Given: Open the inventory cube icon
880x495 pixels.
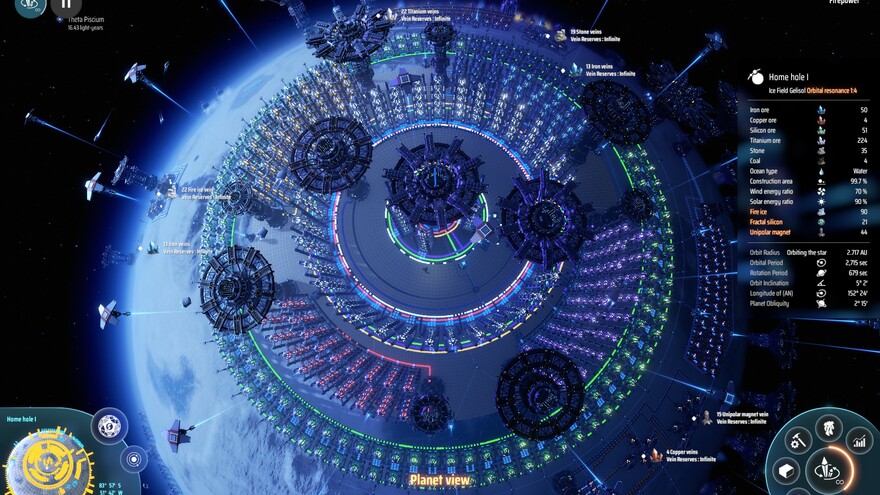Looking at the screenshot, I should [x=787, y=470].
